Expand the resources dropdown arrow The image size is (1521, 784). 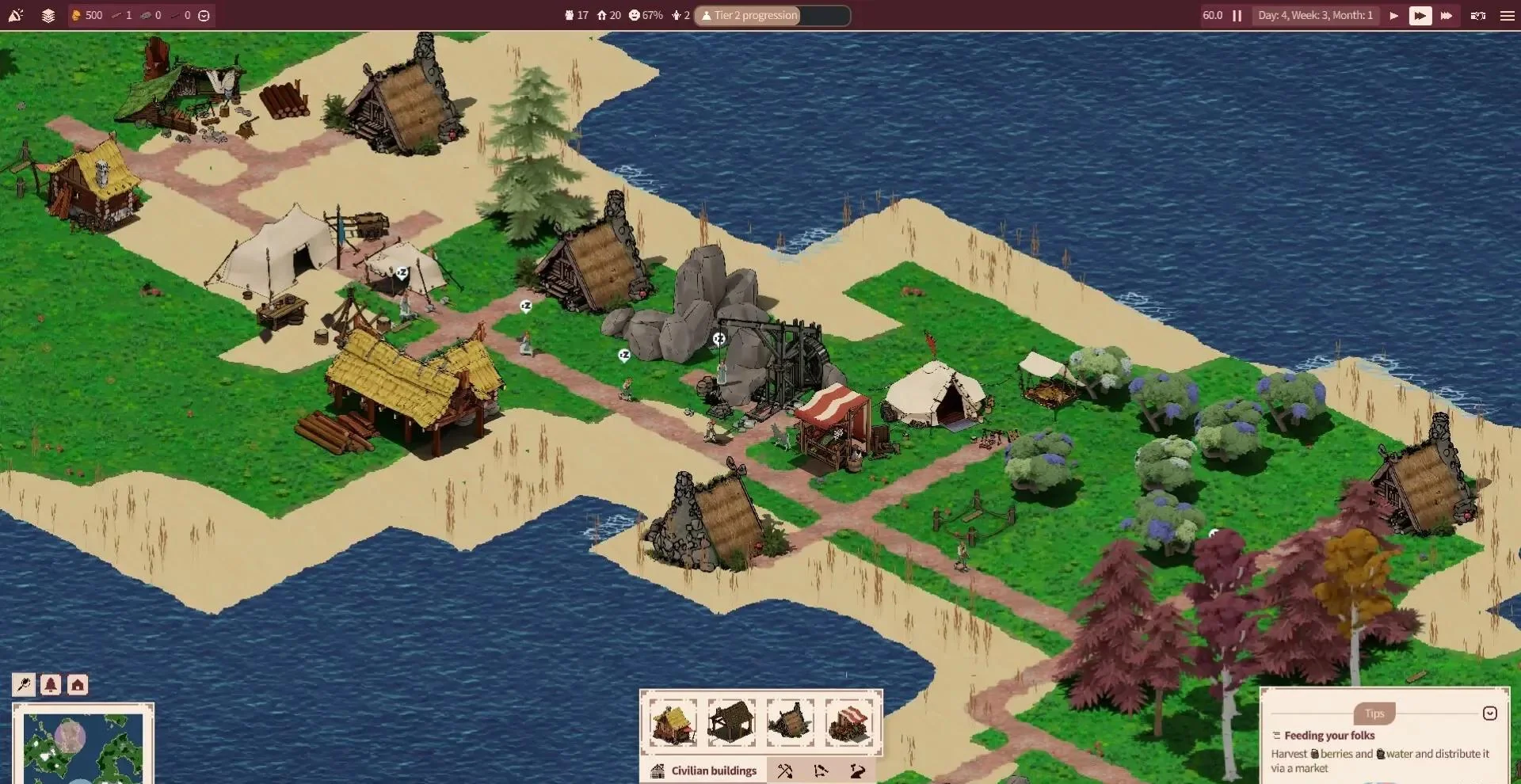204,16
